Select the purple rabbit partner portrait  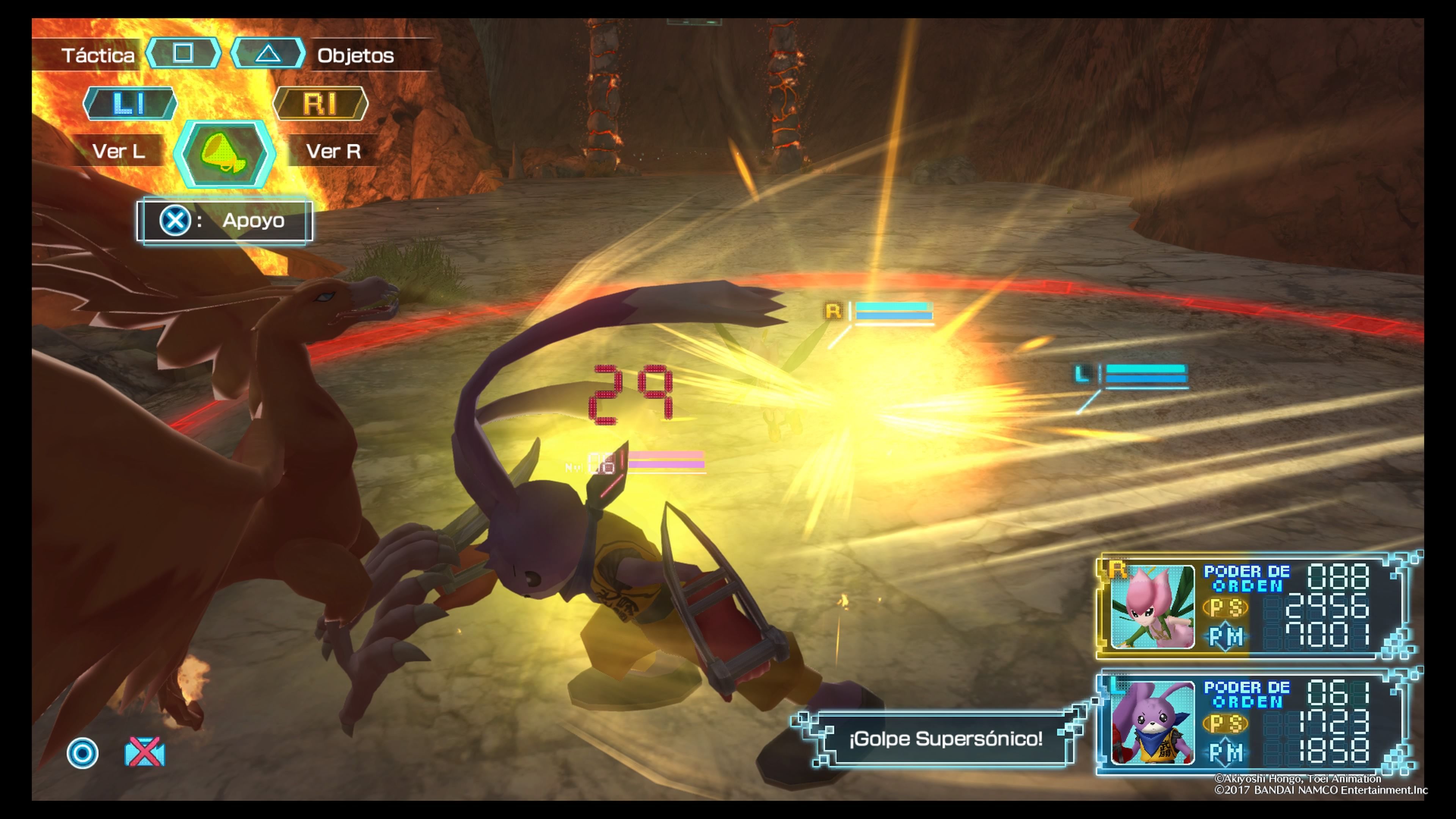pyautogui.click(x=1153, y=723)
